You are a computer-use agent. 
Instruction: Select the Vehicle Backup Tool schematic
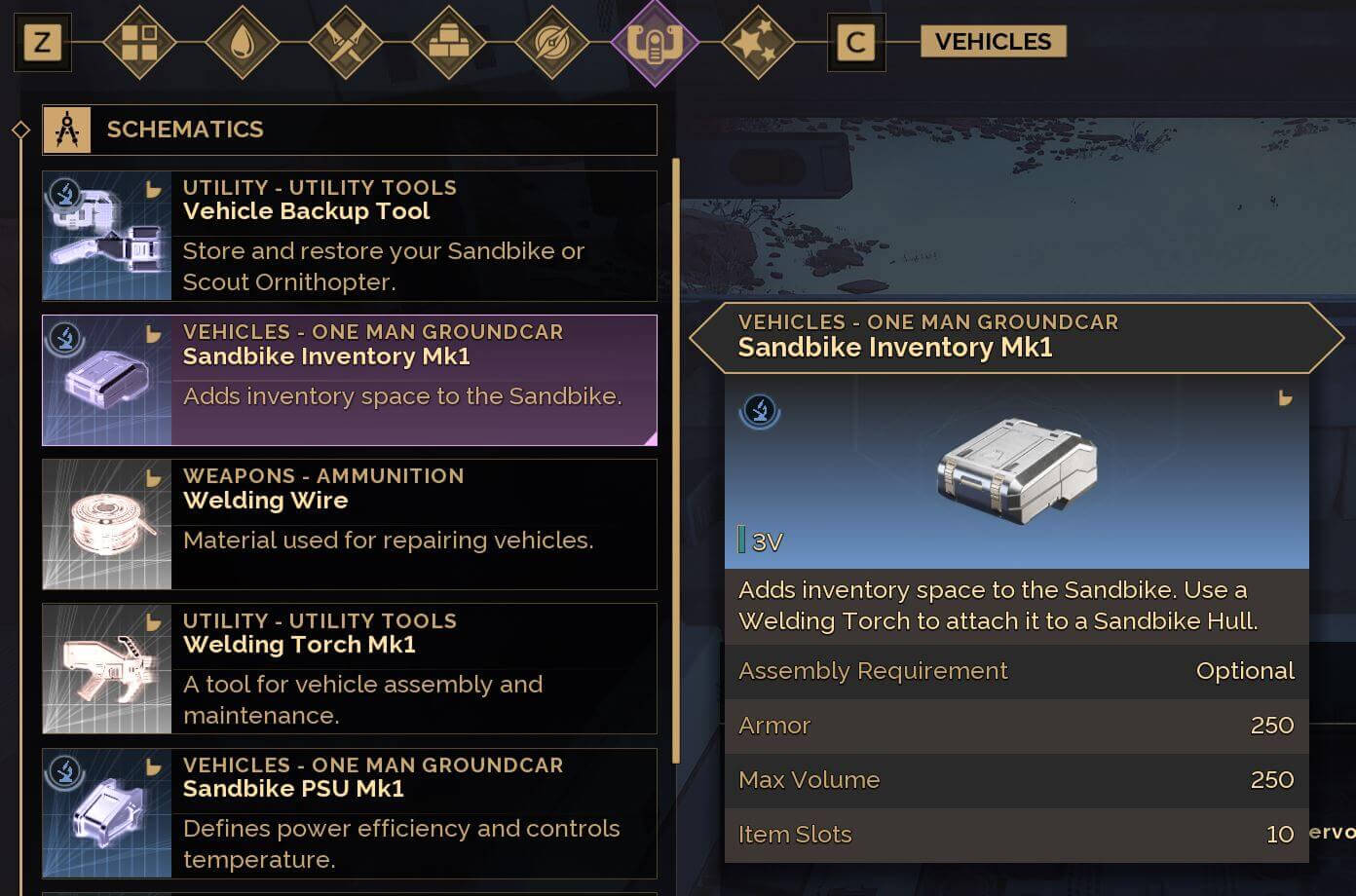[x=349, y=236]
